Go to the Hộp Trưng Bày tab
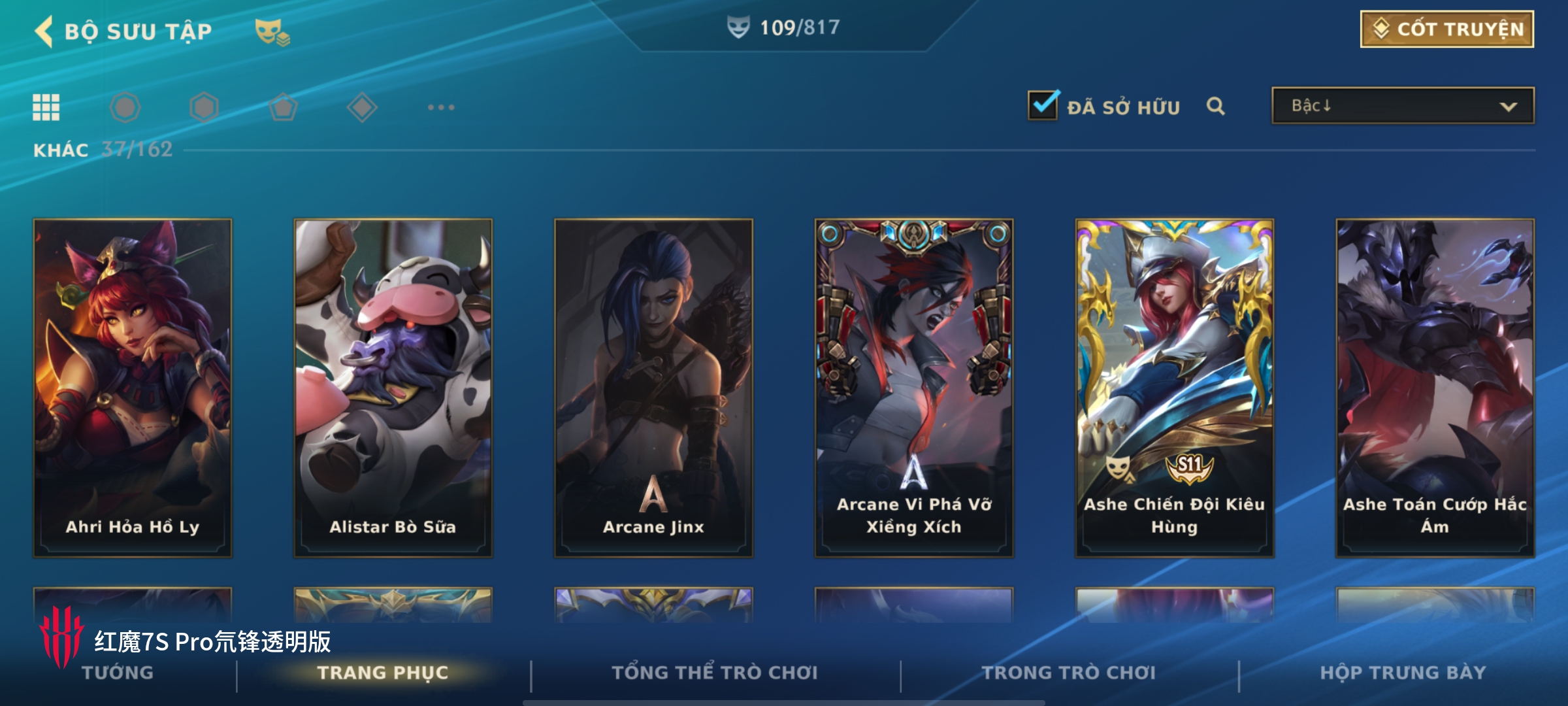 (x=1403, y=673)
